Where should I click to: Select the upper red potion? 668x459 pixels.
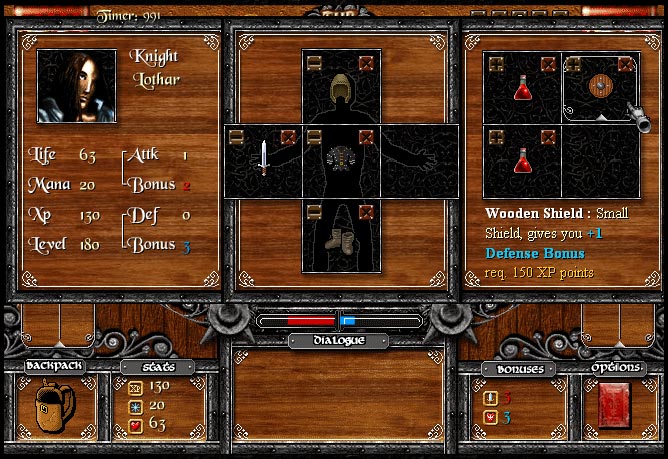(x=522, y=88)
